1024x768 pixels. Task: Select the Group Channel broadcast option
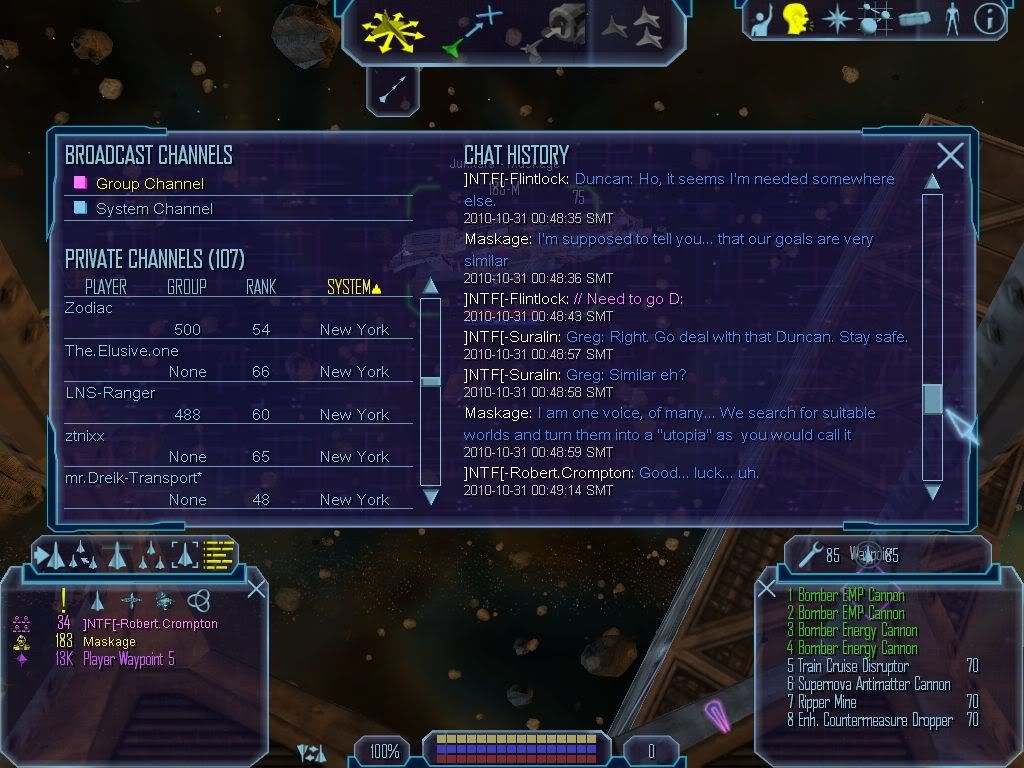tap(149, 184)
